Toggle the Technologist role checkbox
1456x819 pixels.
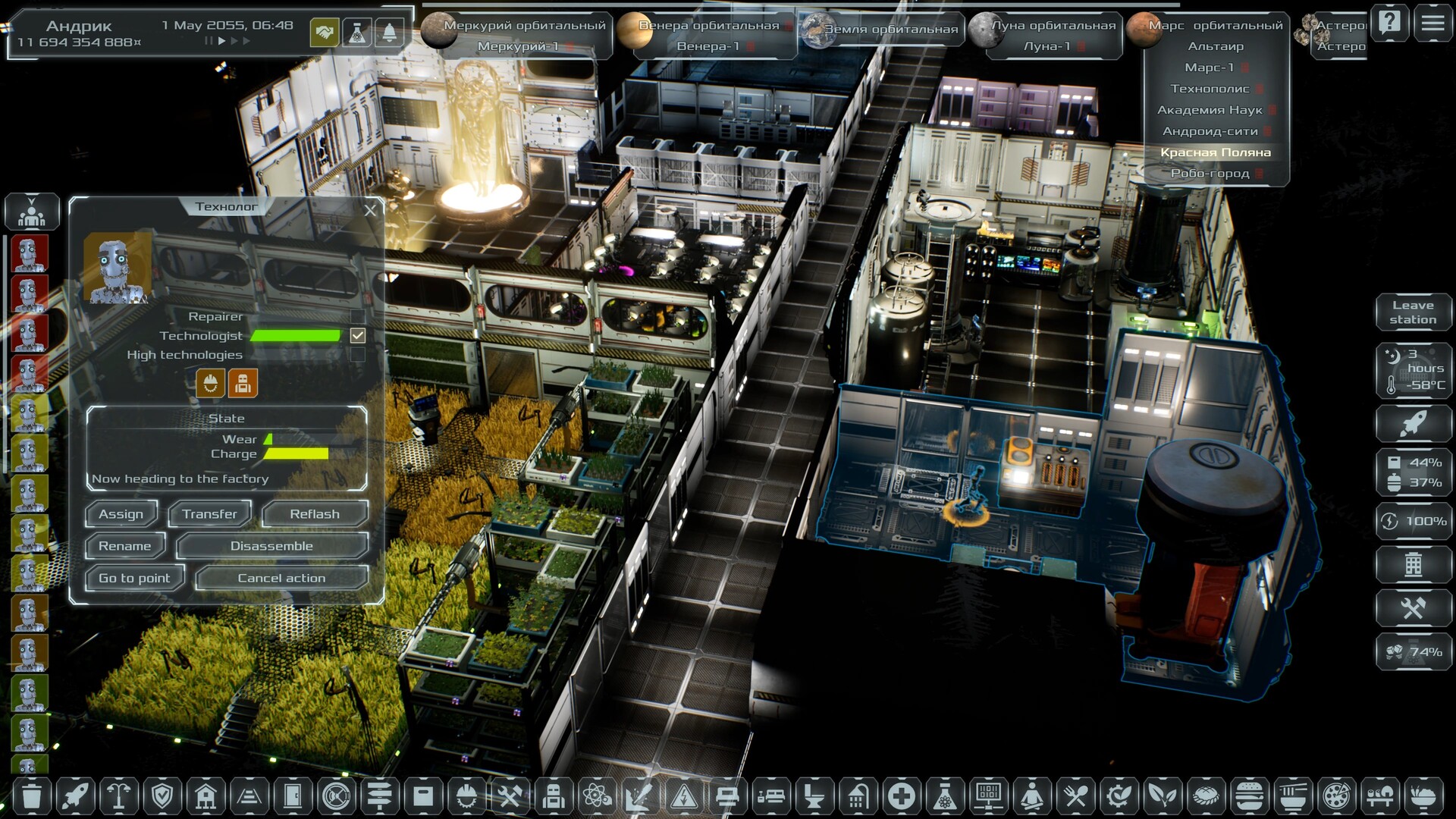358,335
